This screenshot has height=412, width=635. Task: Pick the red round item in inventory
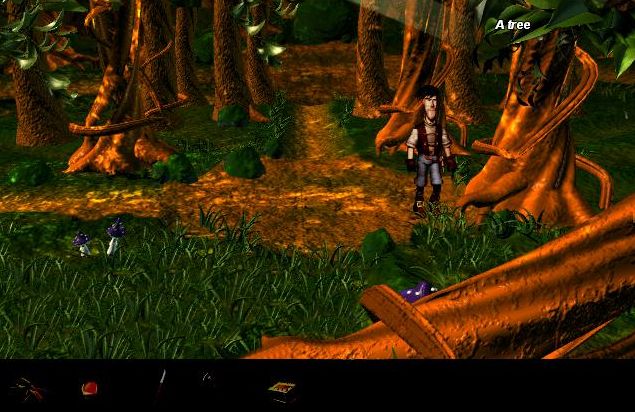click(89, 388)
